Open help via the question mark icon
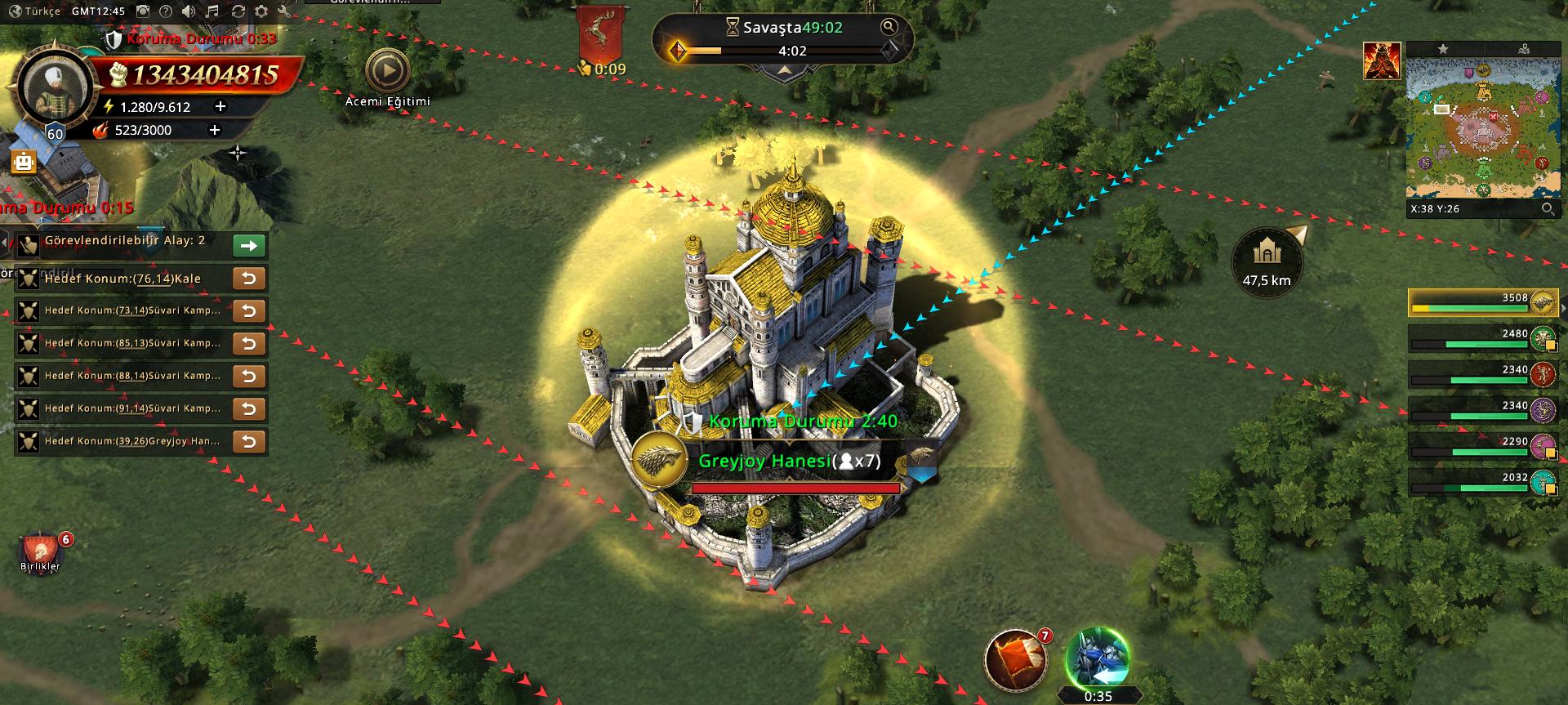This screenshot has width=1568, height=705. (166, 11)
